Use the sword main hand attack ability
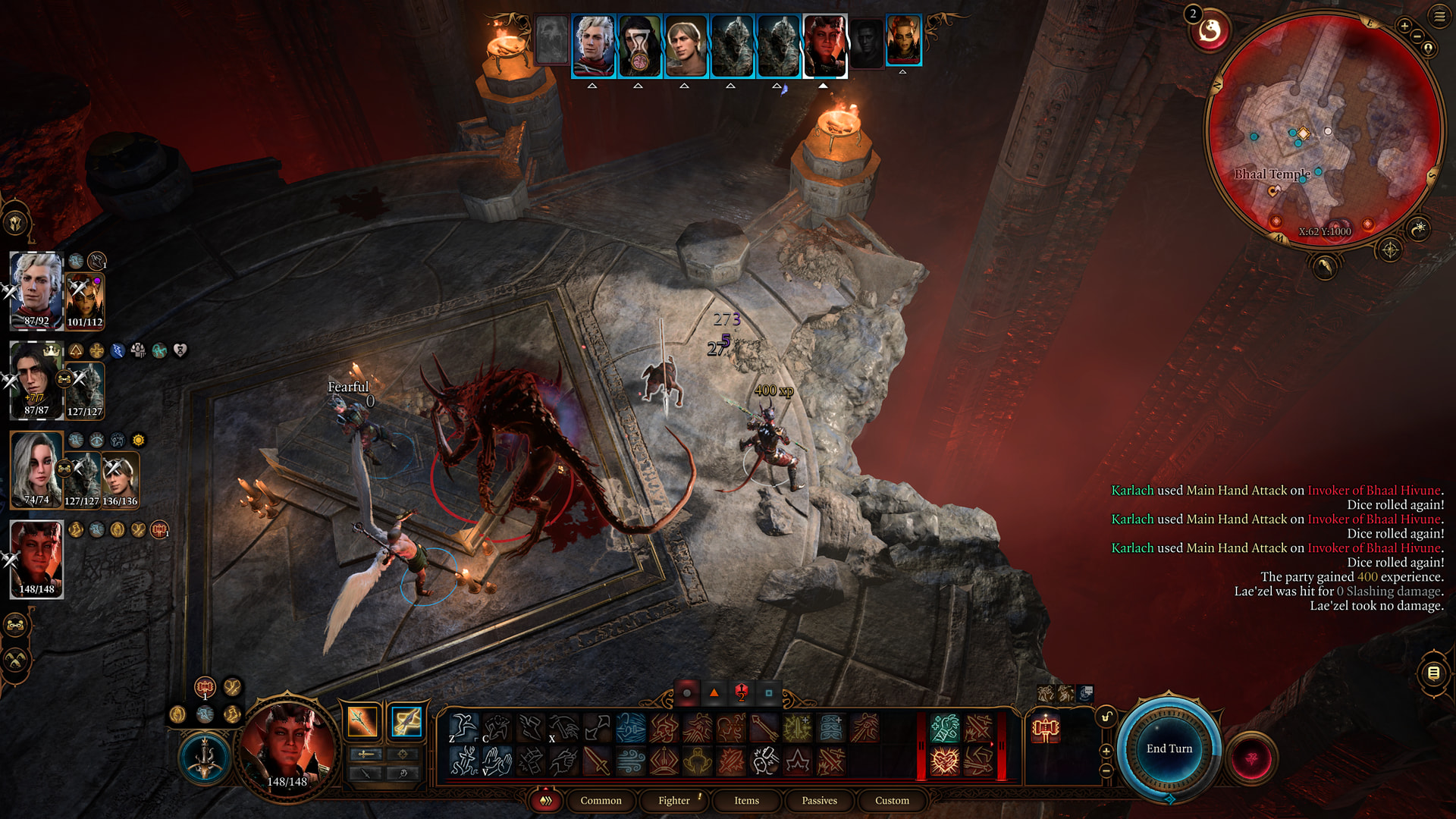This screenshot has height=819, width=1456. [x=597, y=761]
